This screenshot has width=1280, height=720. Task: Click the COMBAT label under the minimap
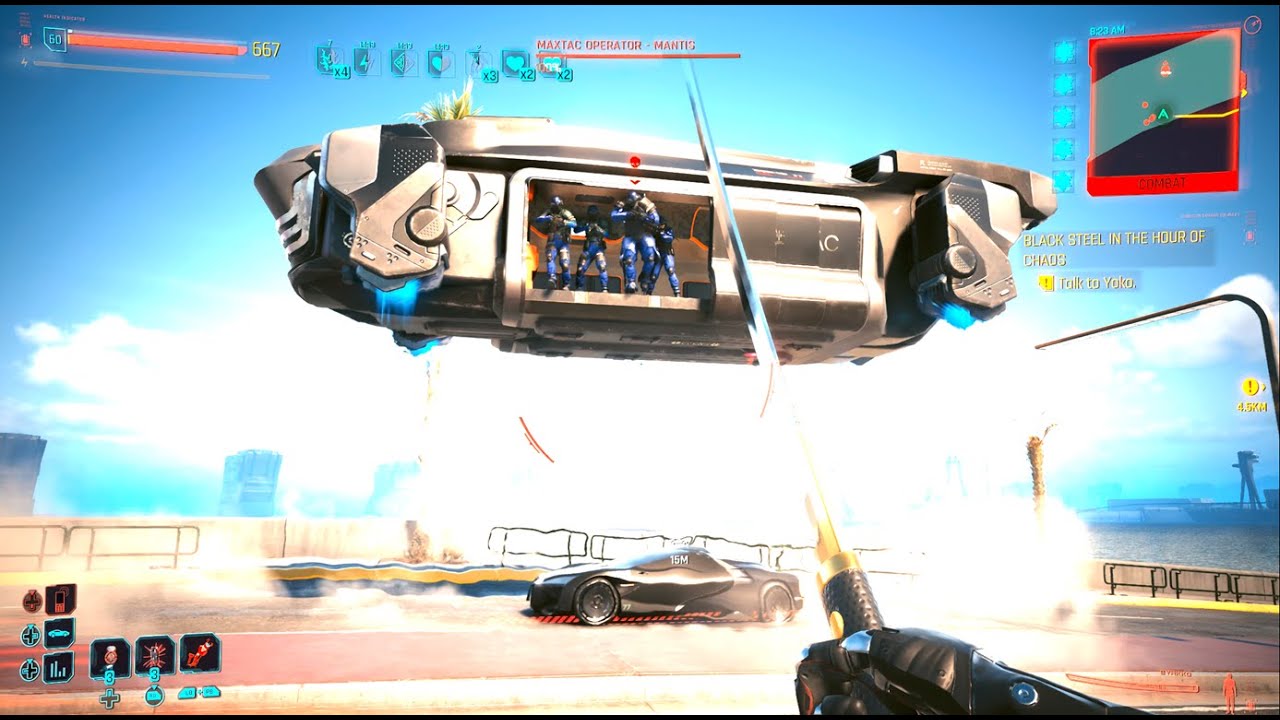(x=1163, y=183)
